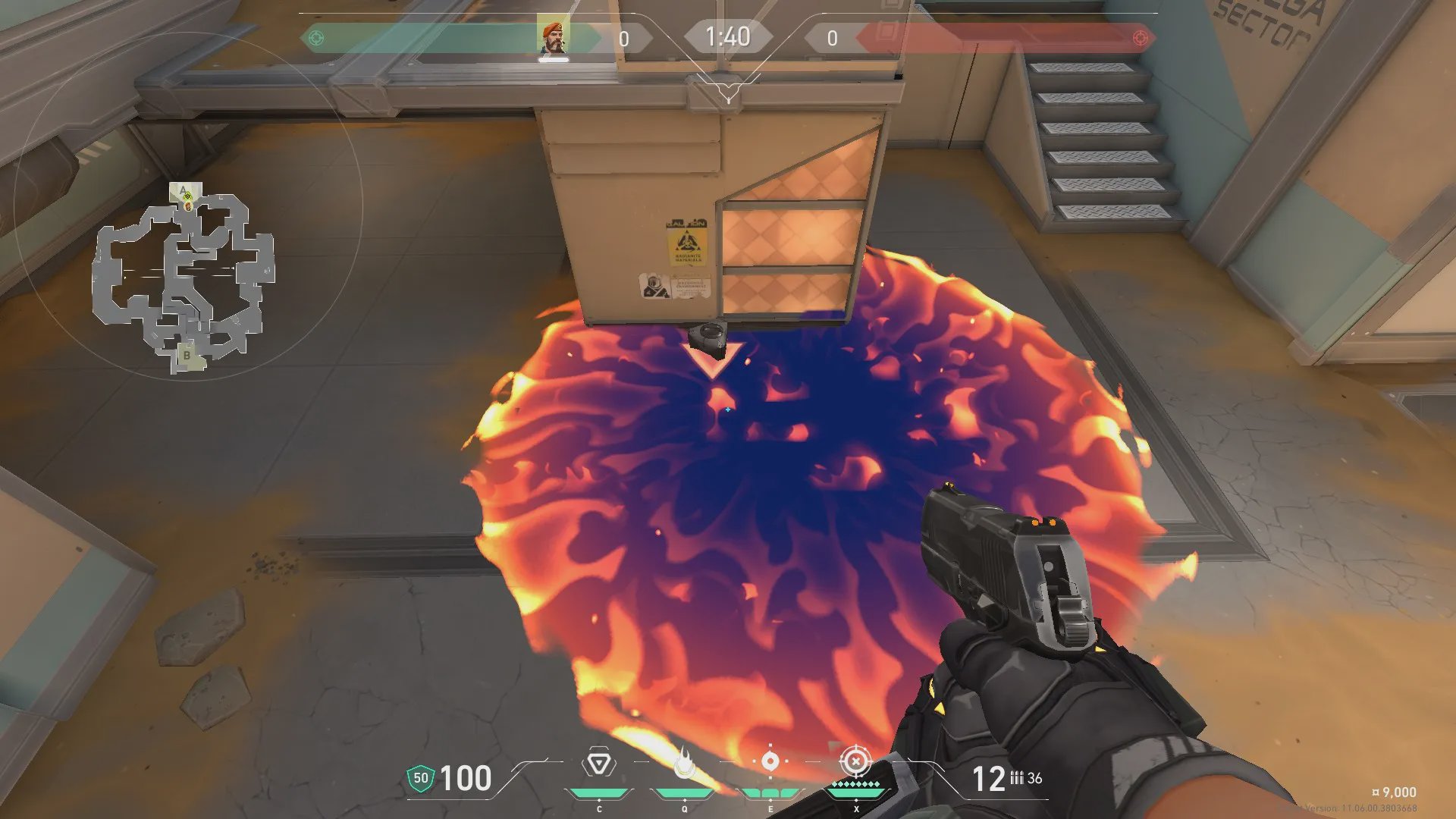
Task: Click the A site marker on minimap
Action: click(x=183, y=191)
